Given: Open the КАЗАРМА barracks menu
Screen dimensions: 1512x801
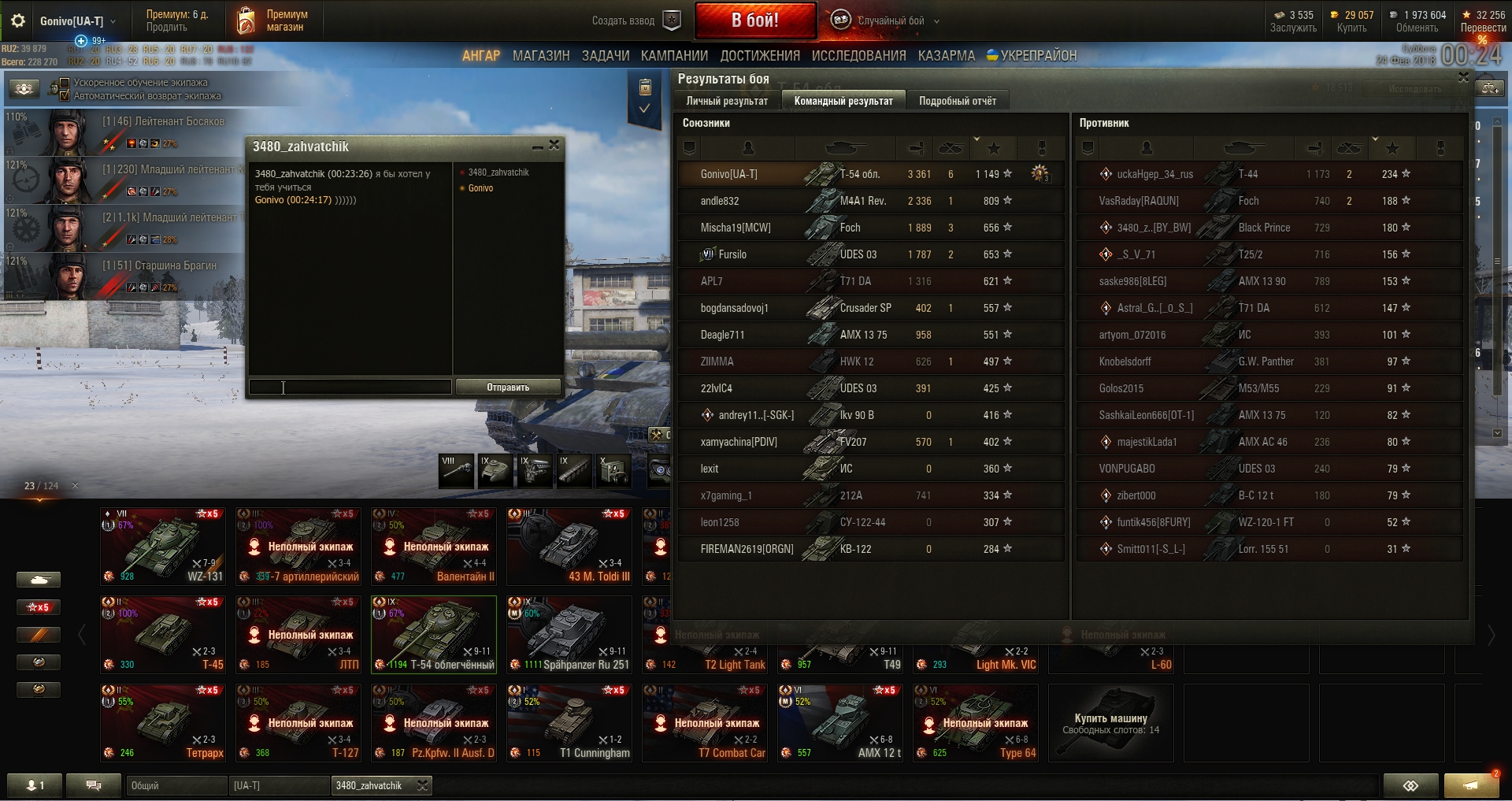Looking at the screenshot, I should (946, 56).
